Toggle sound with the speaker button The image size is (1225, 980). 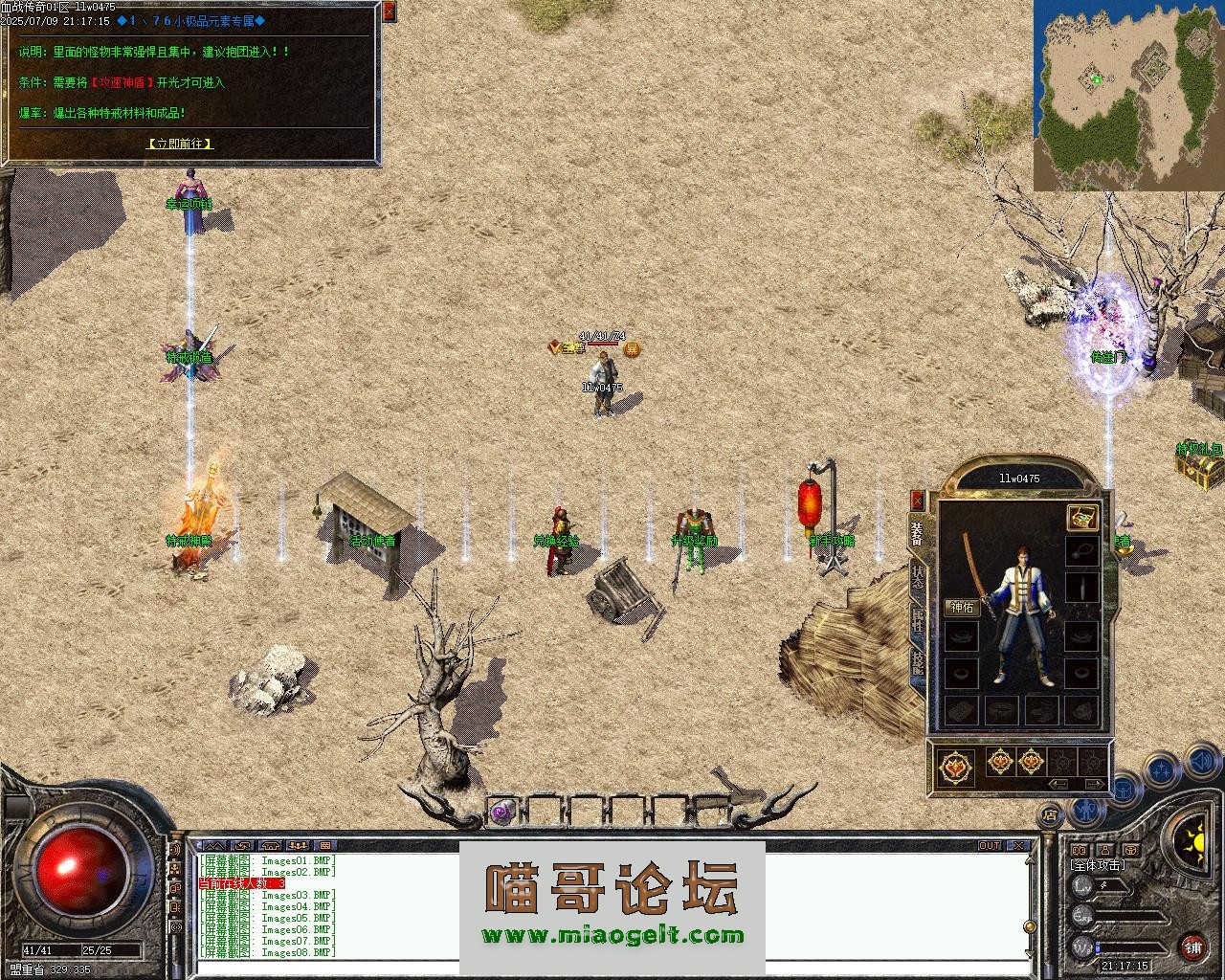(x=1201, y=763)
